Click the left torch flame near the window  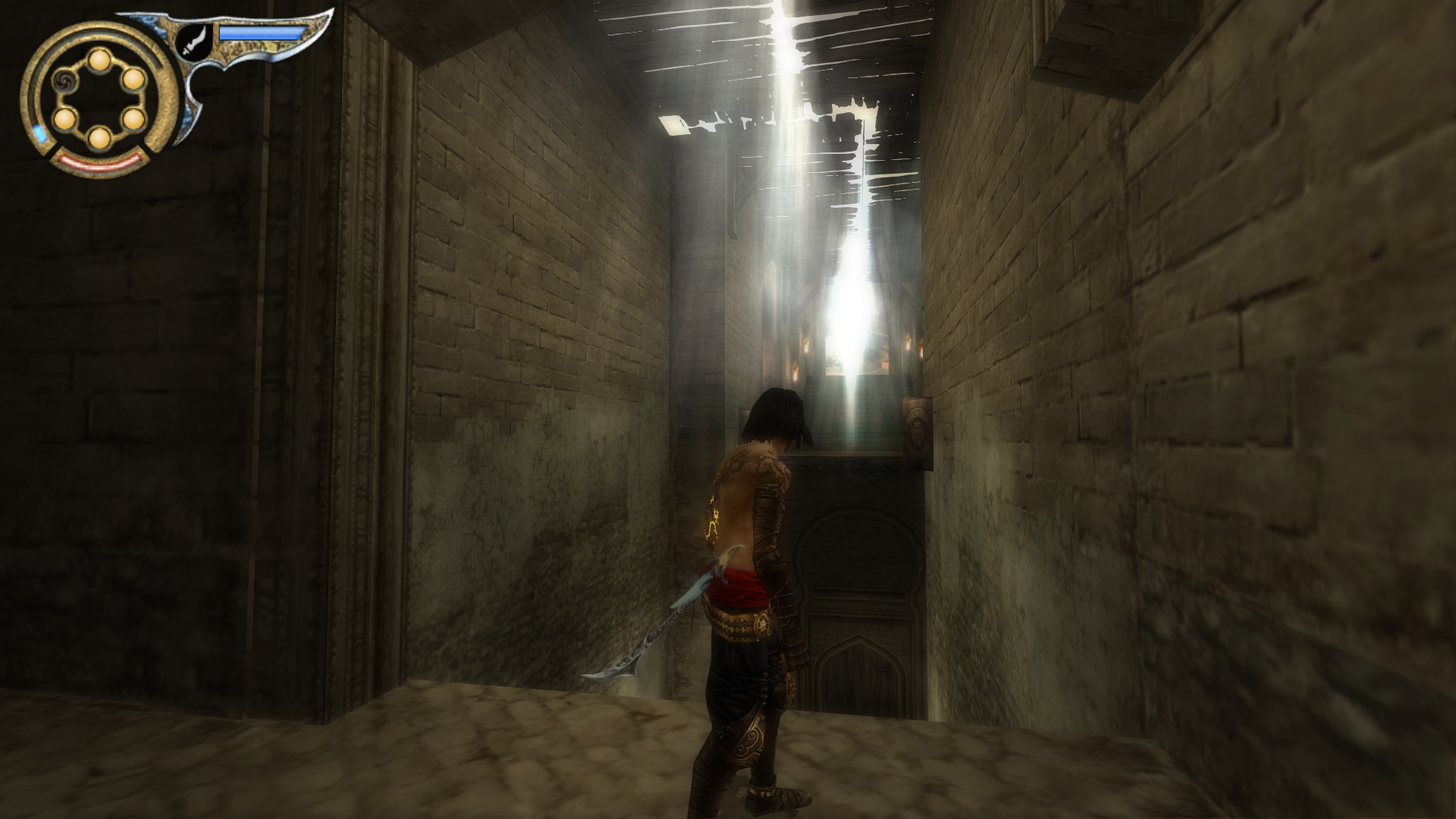(806, 346)
